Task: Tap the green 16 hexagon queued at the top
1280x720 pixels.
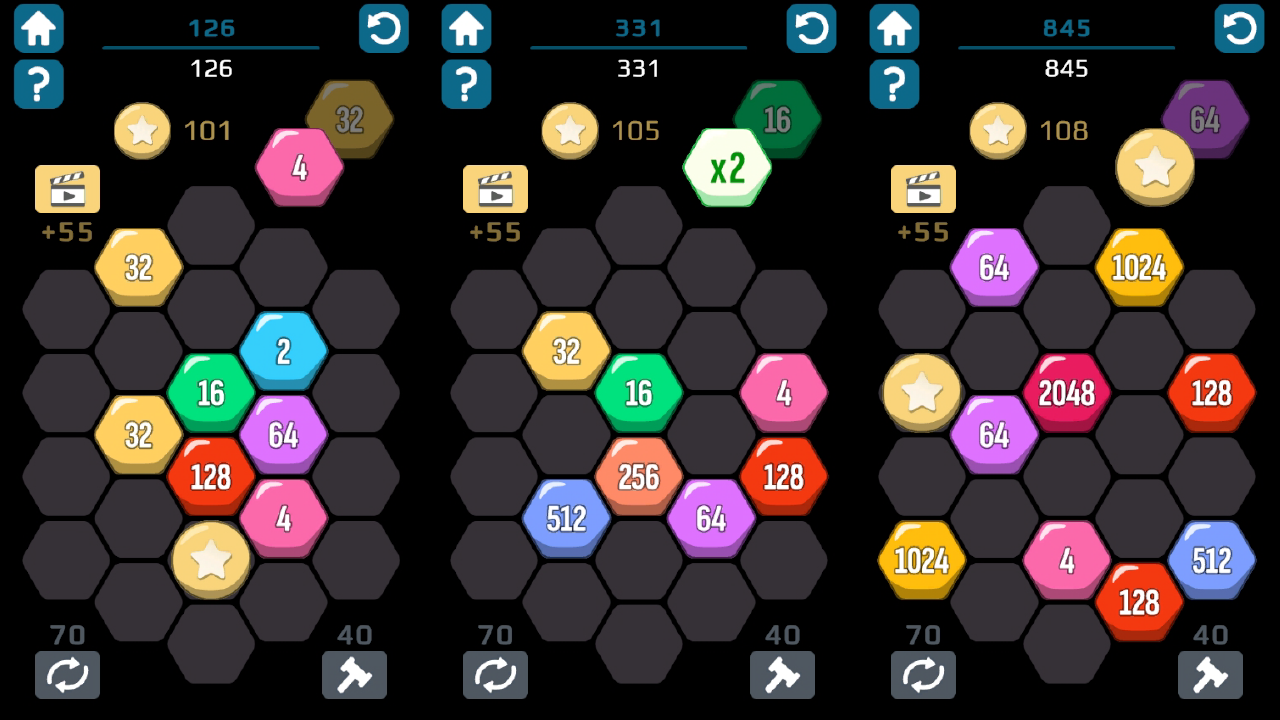Action: coord(779,118)
